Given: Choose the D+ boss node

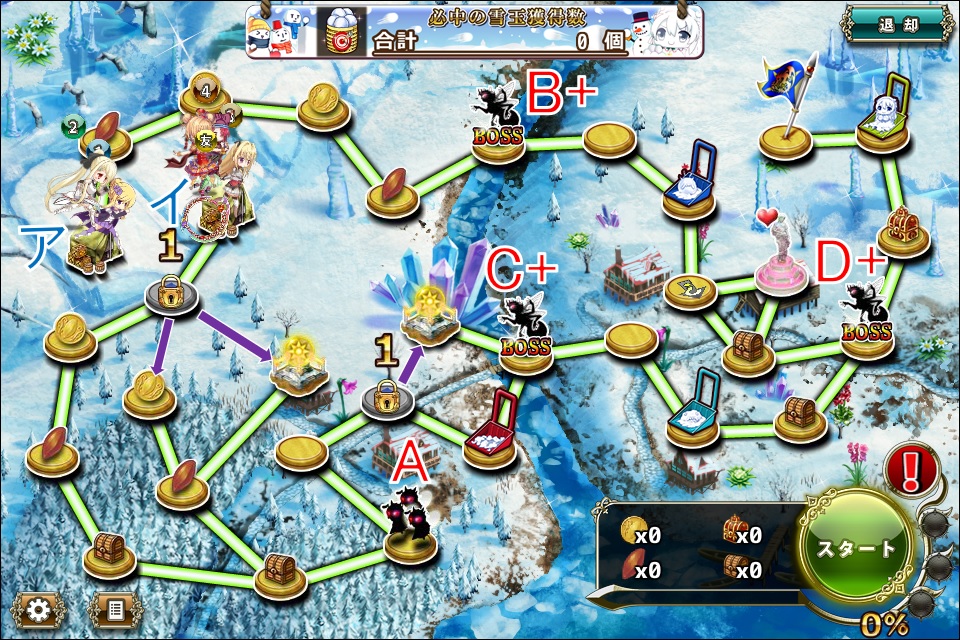Looking at the screenshot, I should coord(866,320).
